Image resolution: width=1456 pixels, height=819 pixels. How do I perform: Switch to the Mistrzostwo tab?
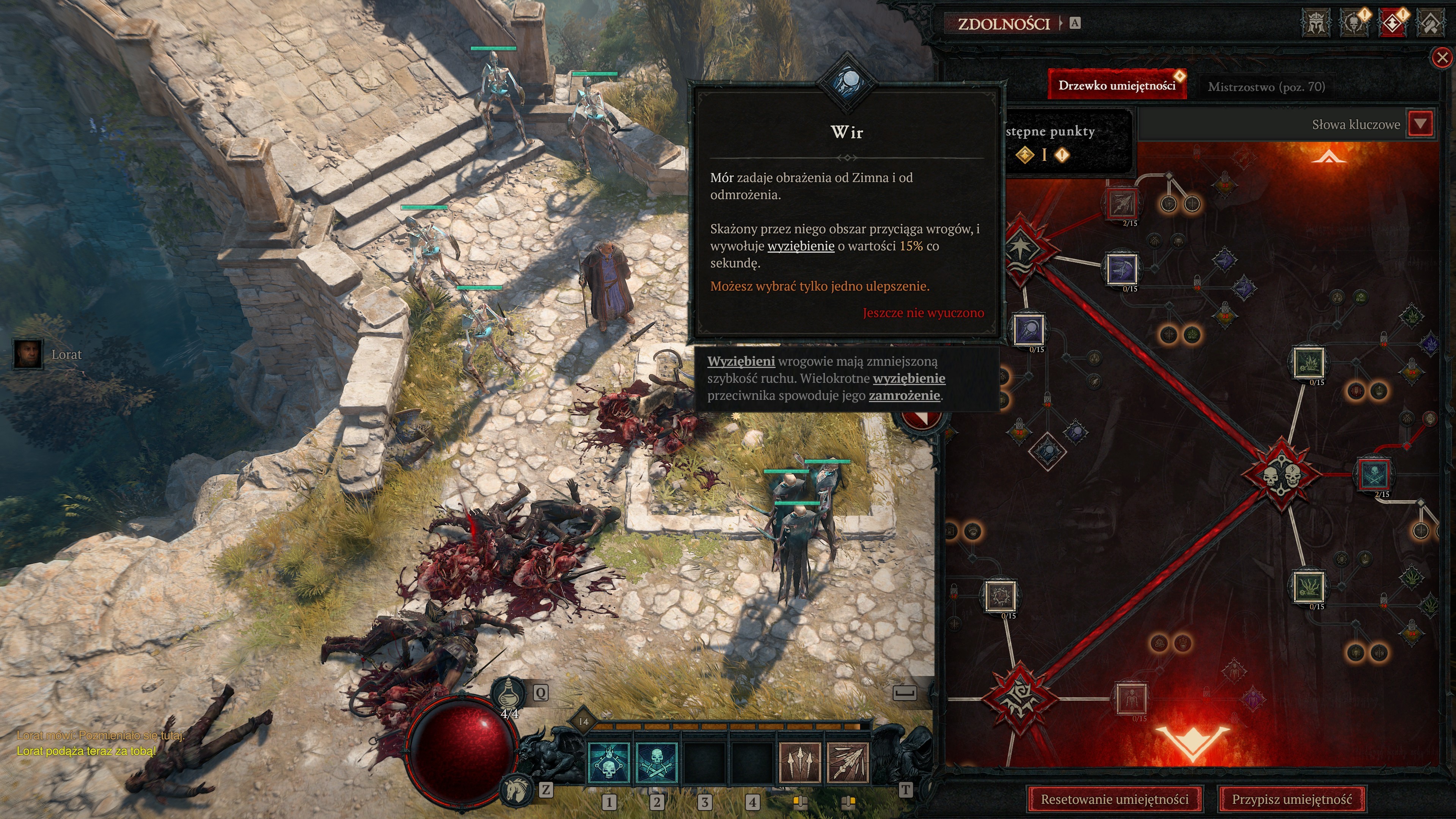click(x=1266, y=86)
